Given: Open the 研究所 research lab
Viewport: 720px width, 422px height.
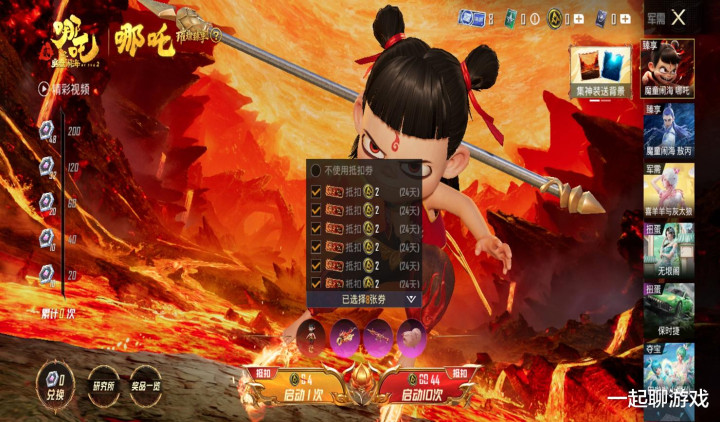Looking at the screenshot, I should [x=104, y=386].
